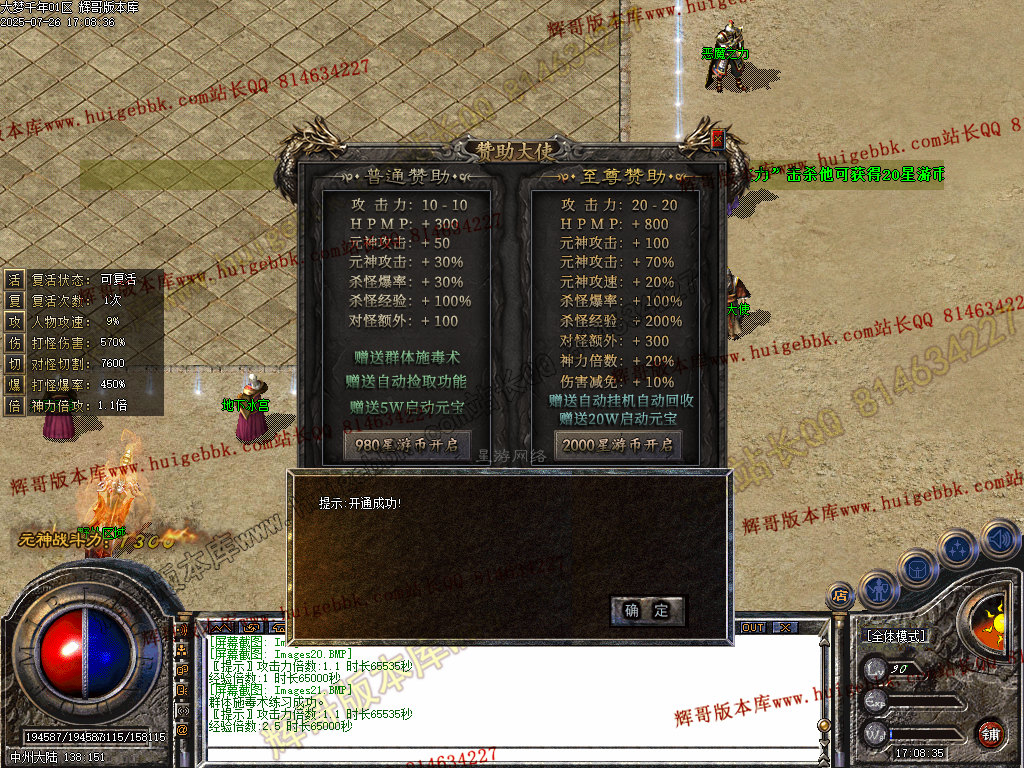Buy the 2000星游币开启 supreme sponsorship
Viewport: 1024px width, 768px height.
click(x=618, y=445)
